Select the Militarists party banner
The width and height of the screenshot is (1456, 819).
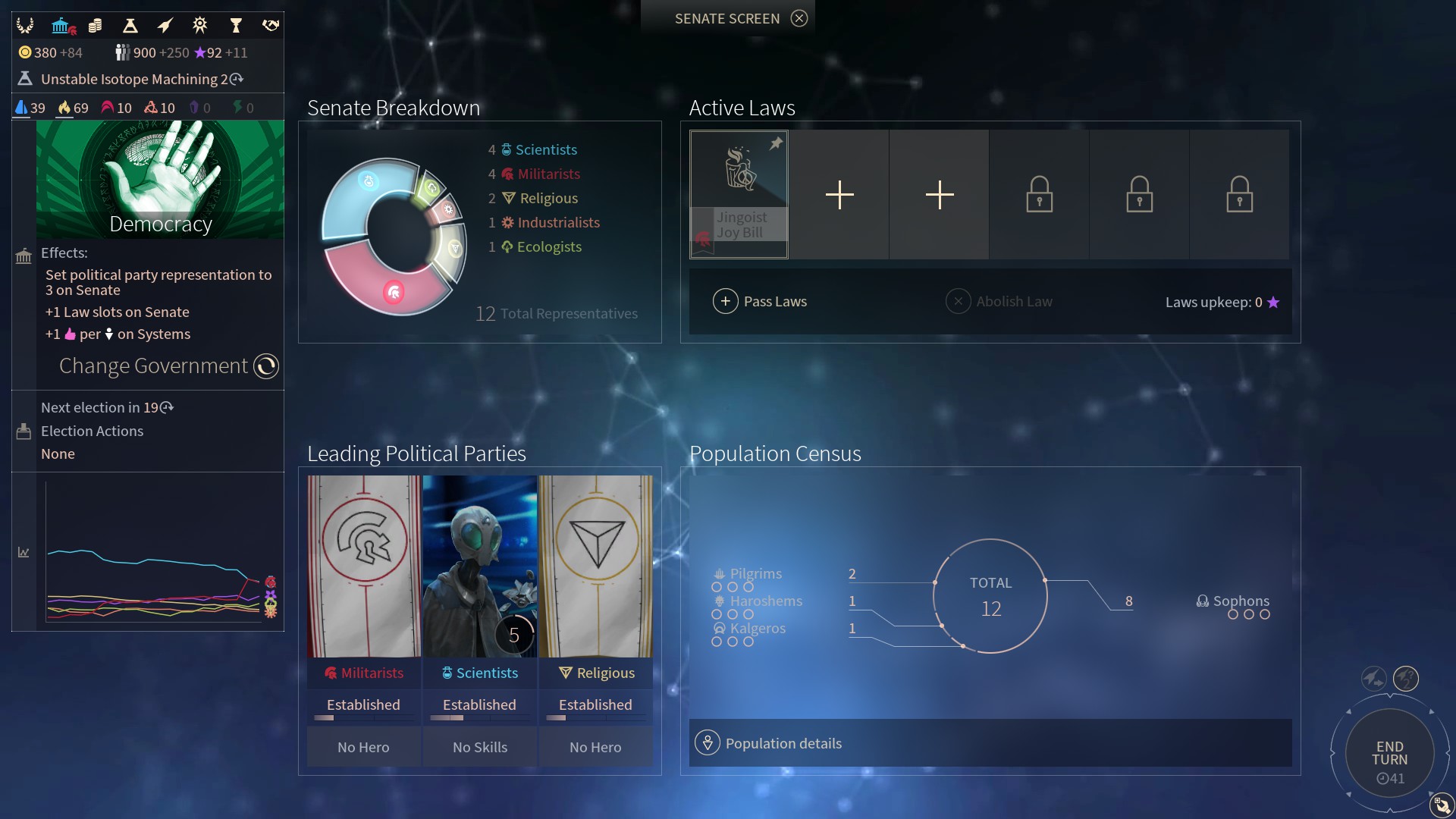(364, 566)
